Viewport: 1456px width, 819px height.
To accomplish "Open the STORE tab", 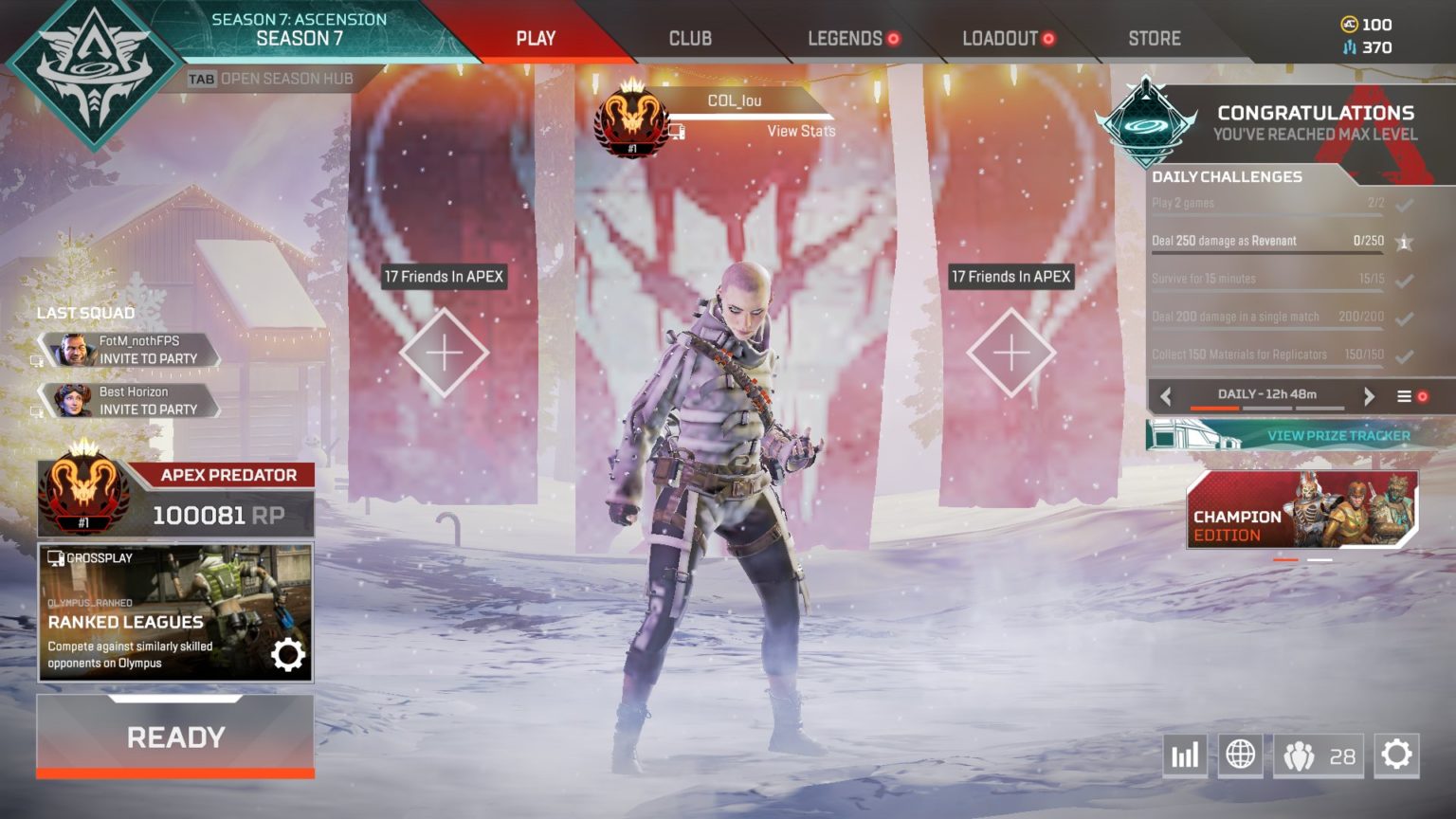I will (1154, 39).
